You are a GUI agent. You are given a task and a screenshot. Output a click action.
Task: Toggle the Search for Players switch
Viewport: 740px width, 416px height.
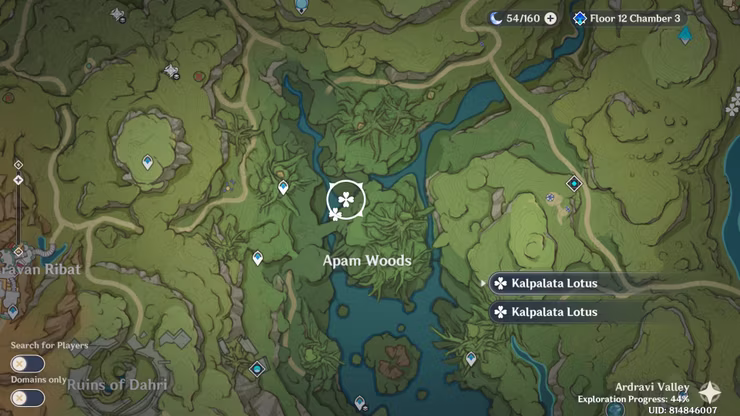click(28, 363)
